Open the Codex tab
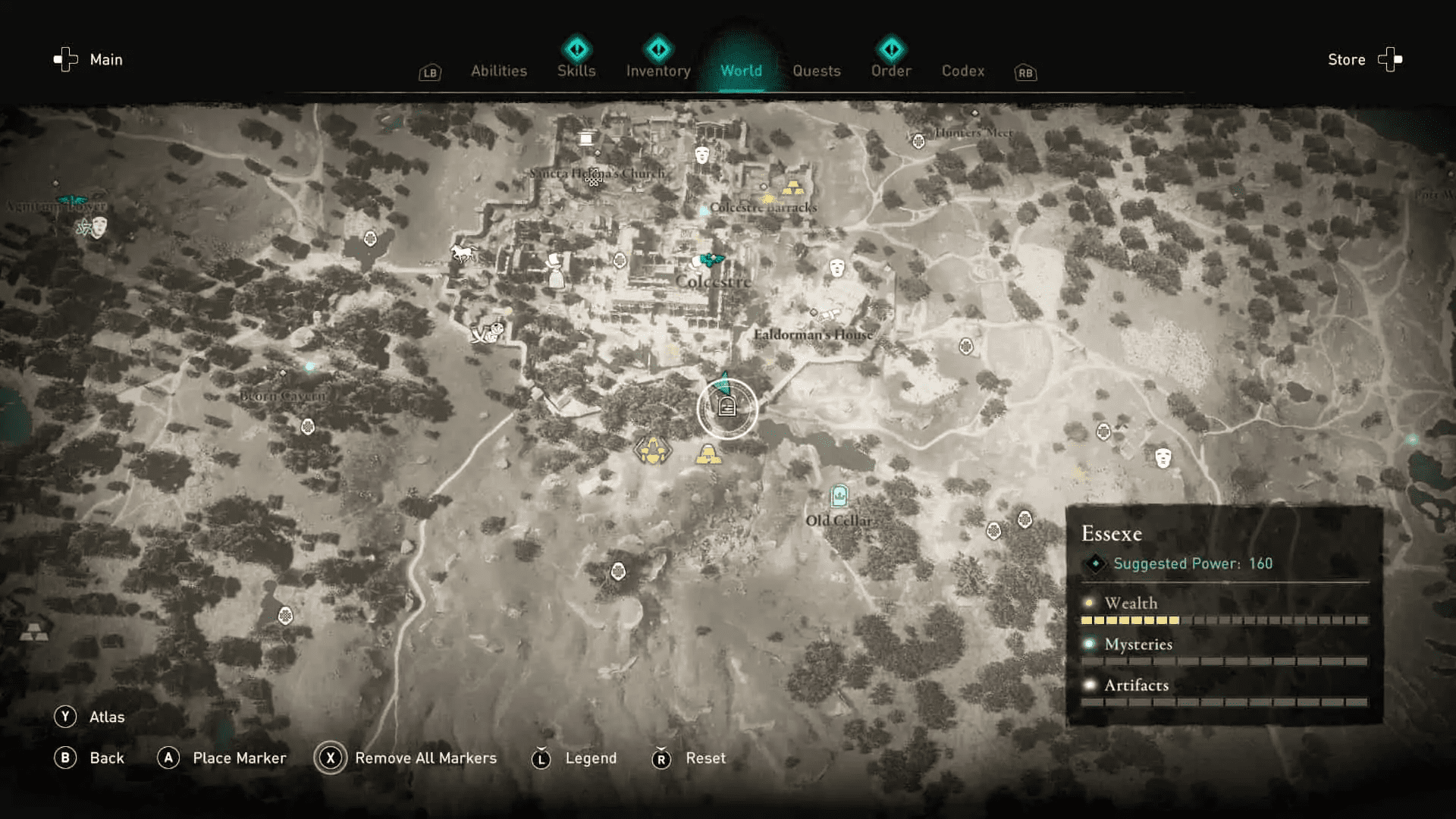The height and width of the screenshot is (819, 1456). click(x=963, y=71)
